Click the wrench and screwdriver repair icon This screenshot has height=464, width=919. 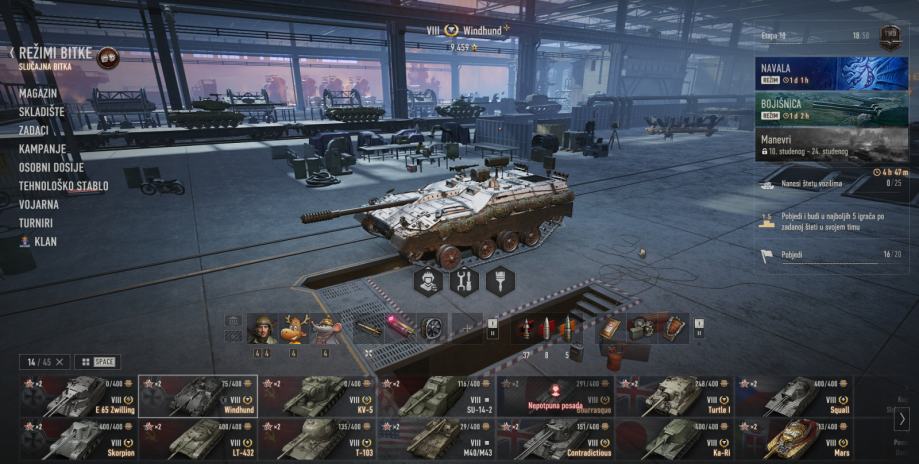click(464, 281)
